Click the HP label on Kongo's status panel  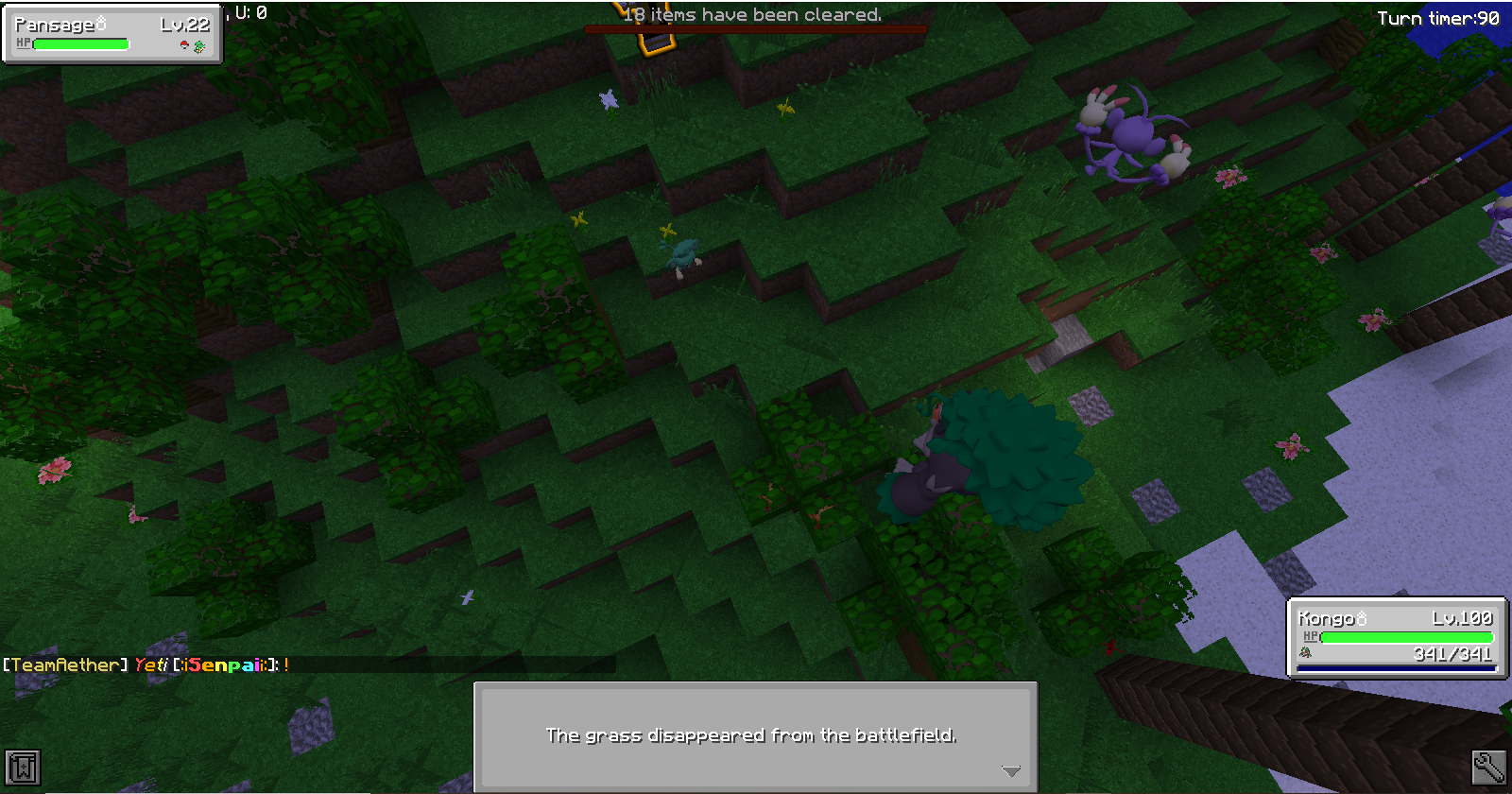(1311, 636)
